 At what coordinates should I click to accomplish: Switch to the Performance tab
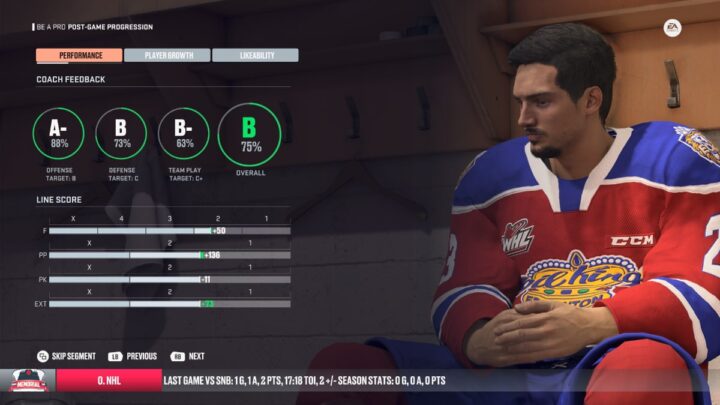point(79,56)
